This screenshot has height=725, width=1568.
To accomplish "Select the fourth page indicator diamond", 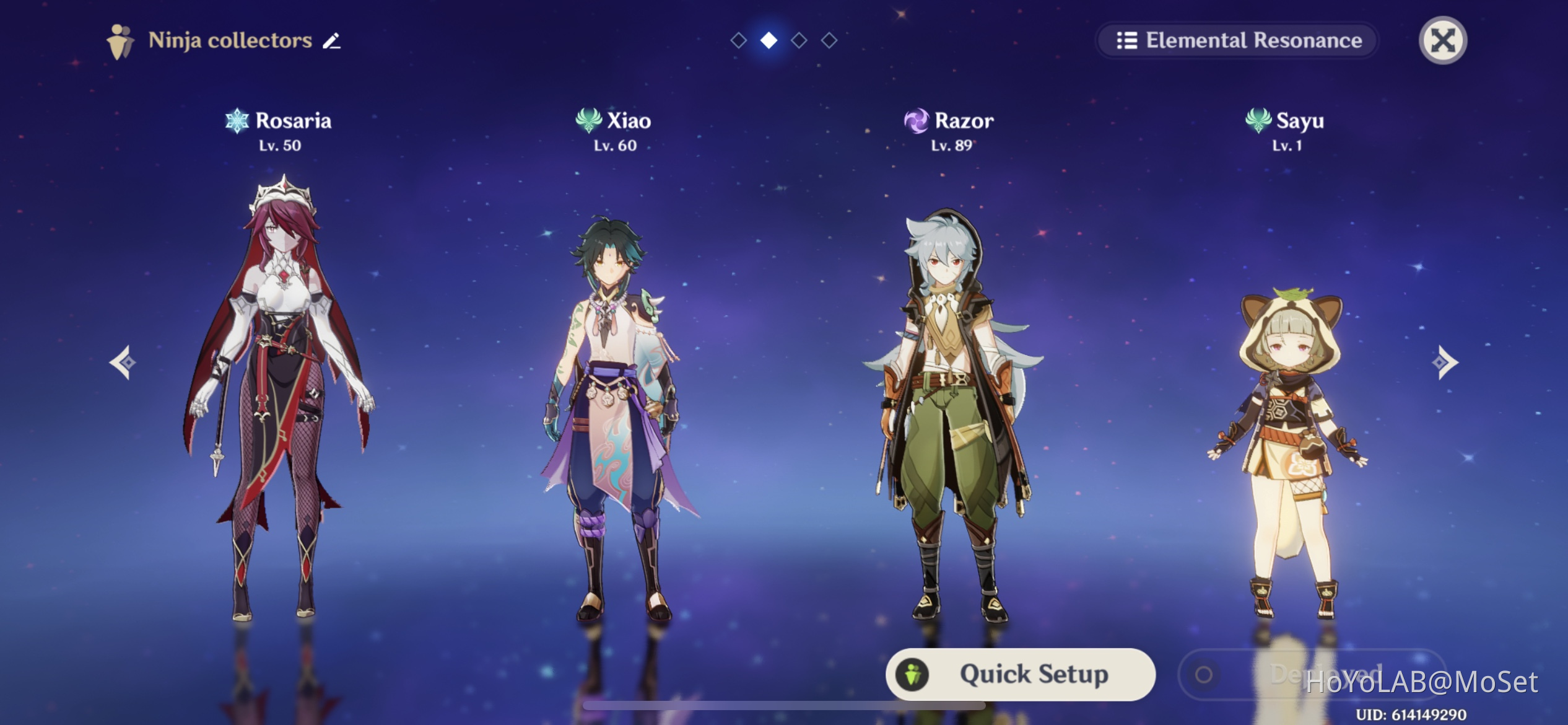I will coord(829,40).
